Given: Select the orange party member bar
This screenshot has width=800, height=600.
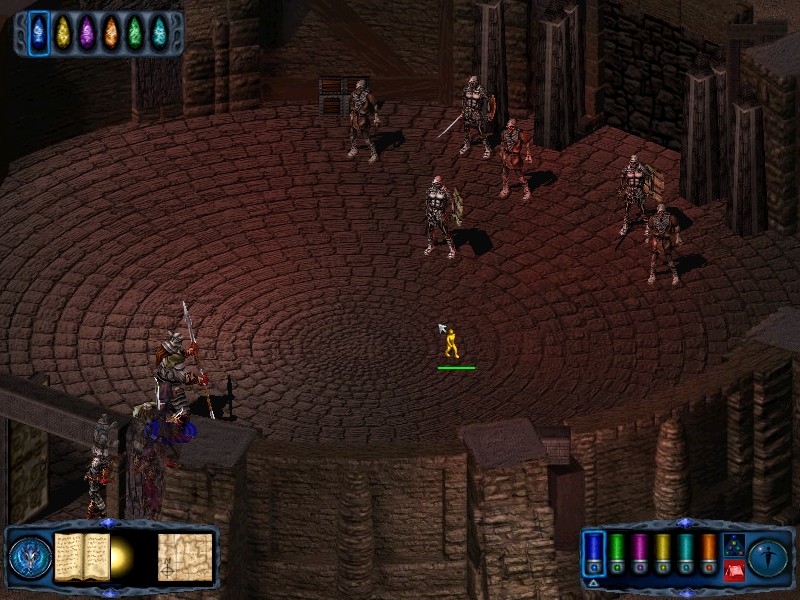Looking at the screenshot, I should pyautogui.click(x=709, y=553).
